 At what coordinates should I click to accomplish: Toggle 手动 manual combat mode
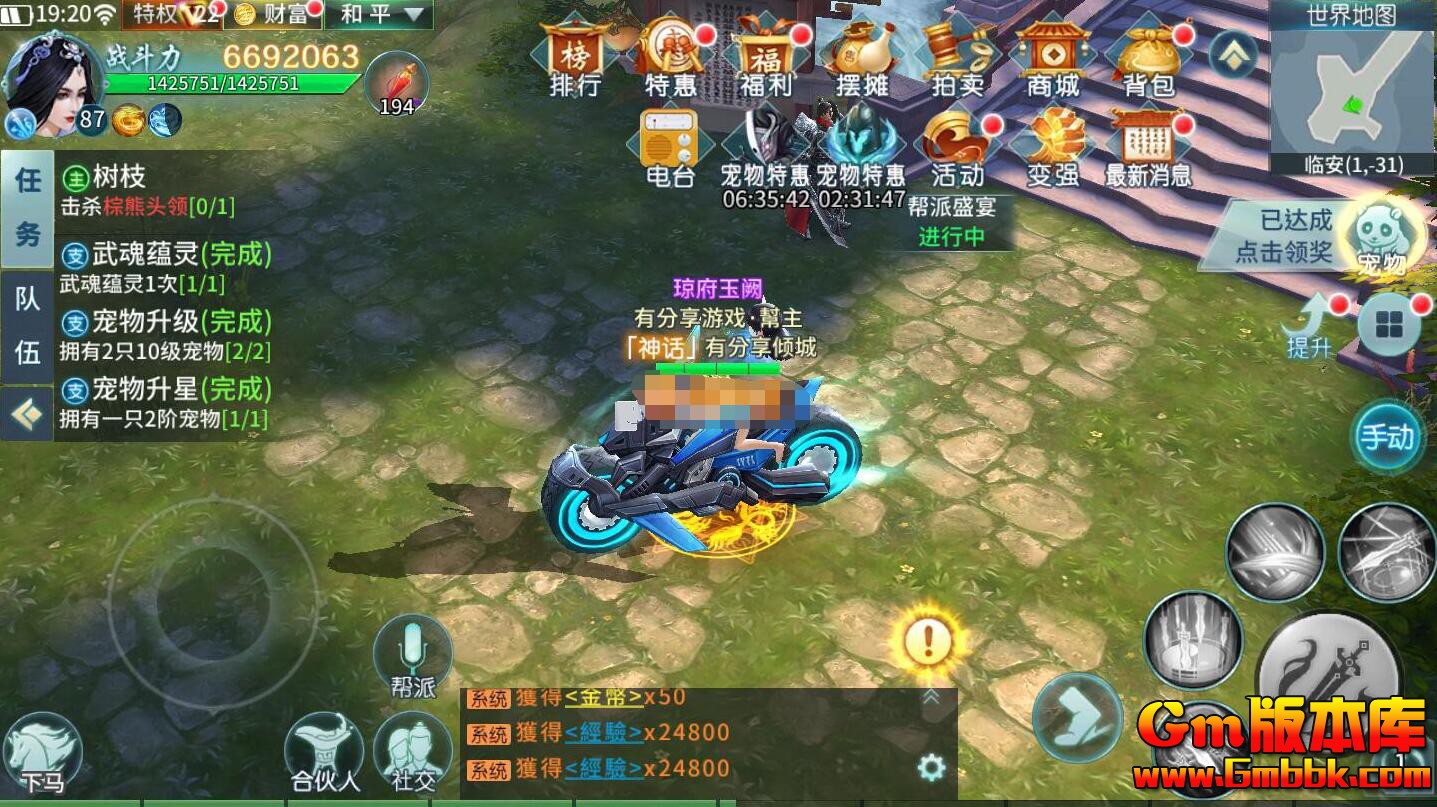[x=1390, y=437]
